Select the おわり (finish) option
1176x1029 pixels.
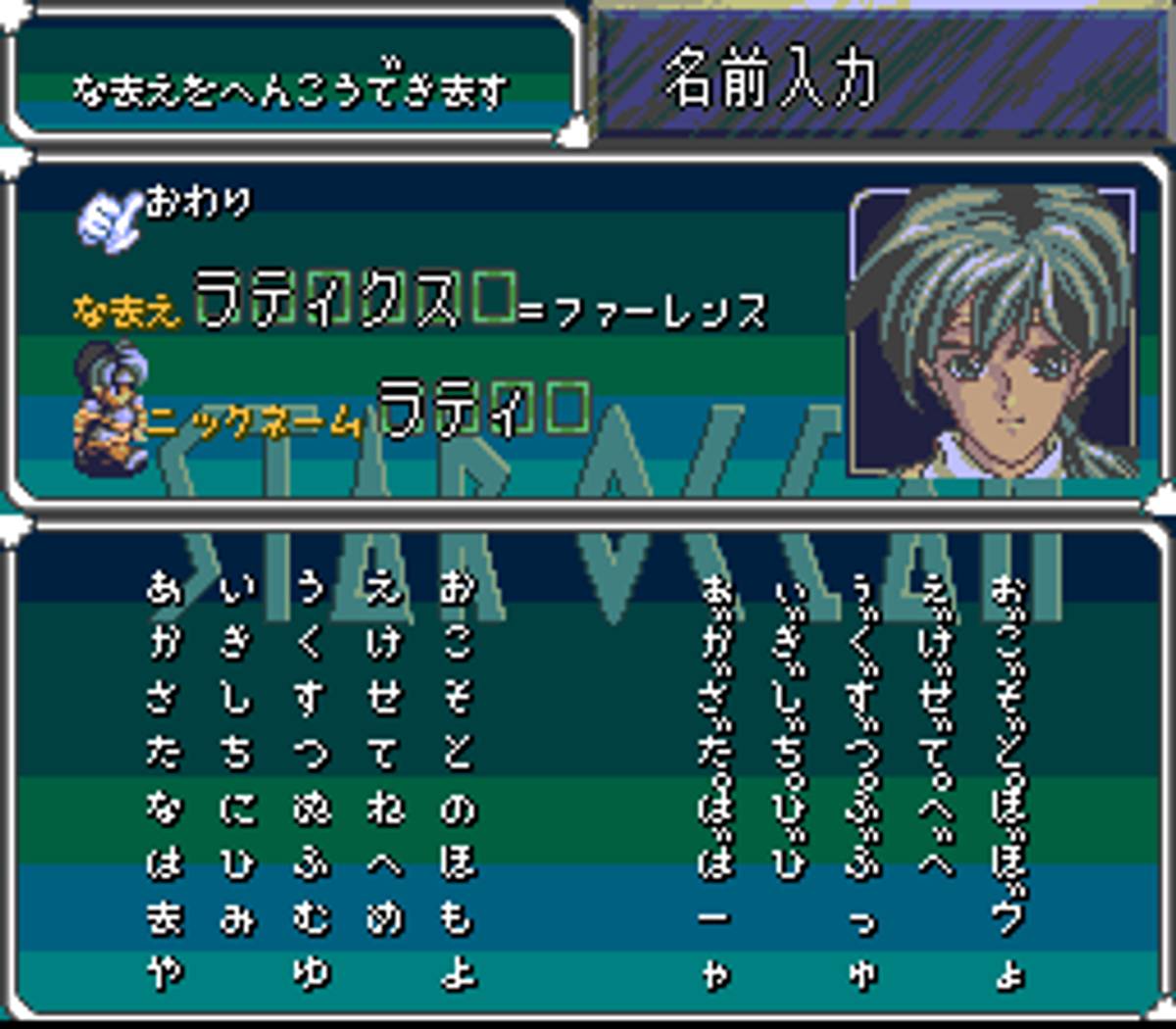point(198,204)
